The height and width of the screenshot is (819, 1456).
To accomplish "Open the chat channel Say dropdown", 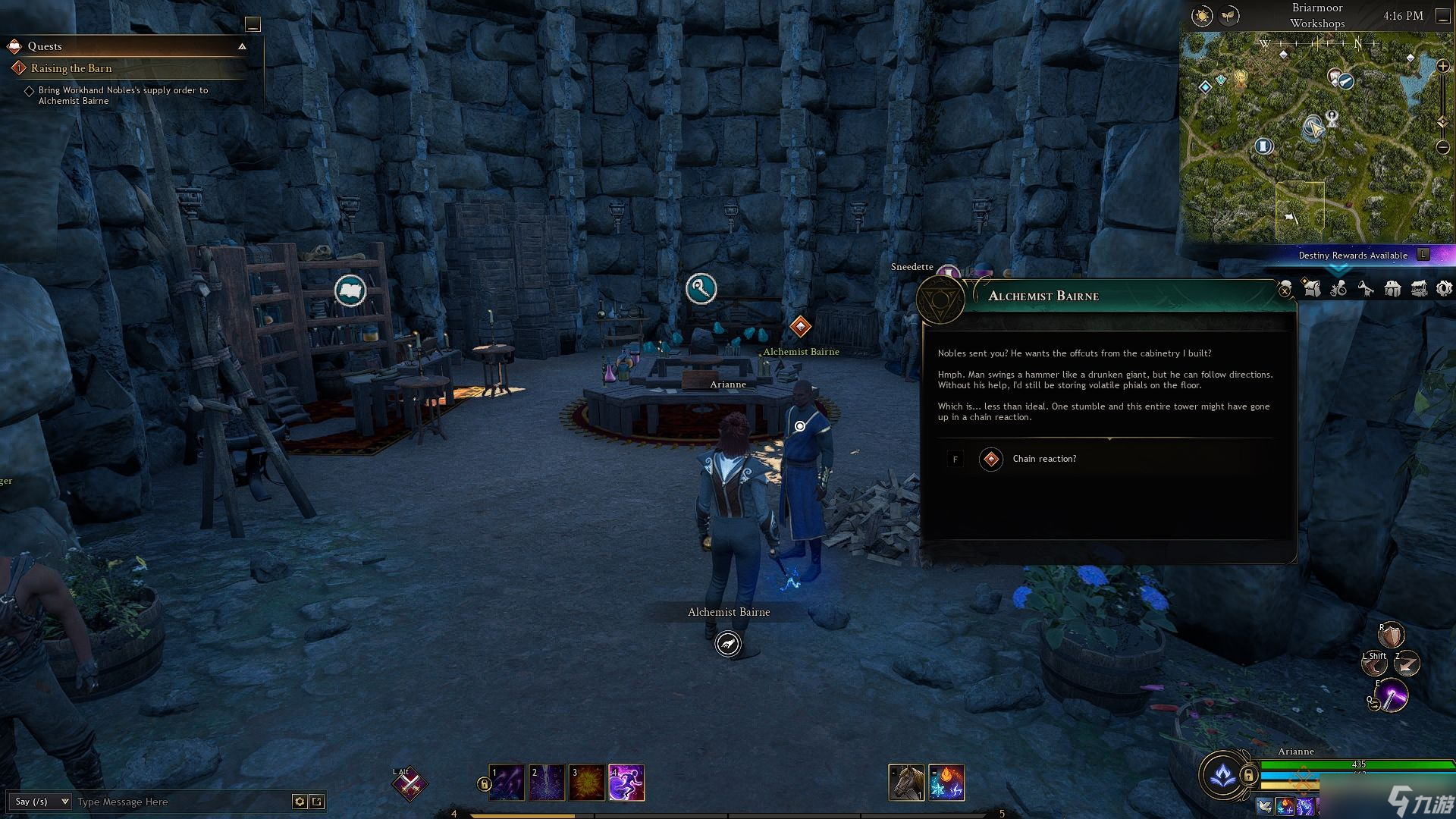I will [42, 802].
